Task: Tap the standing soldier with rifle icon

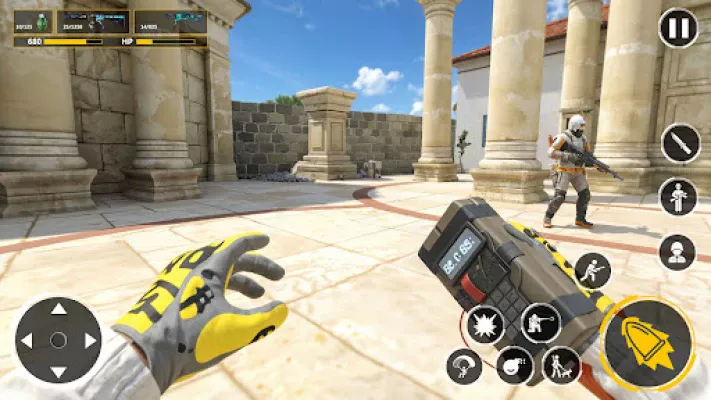Action: point(678,197)
